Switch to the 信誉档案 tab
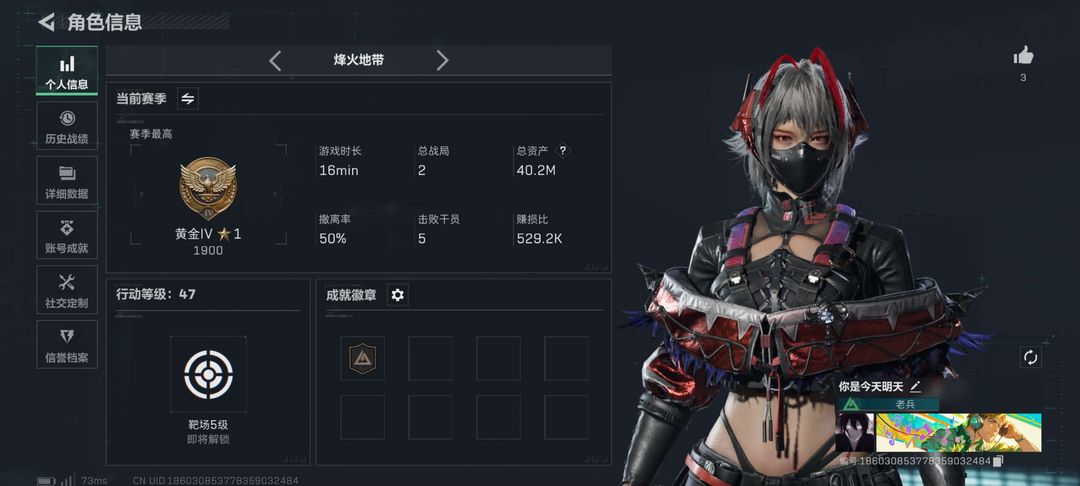 click(67, 344)
